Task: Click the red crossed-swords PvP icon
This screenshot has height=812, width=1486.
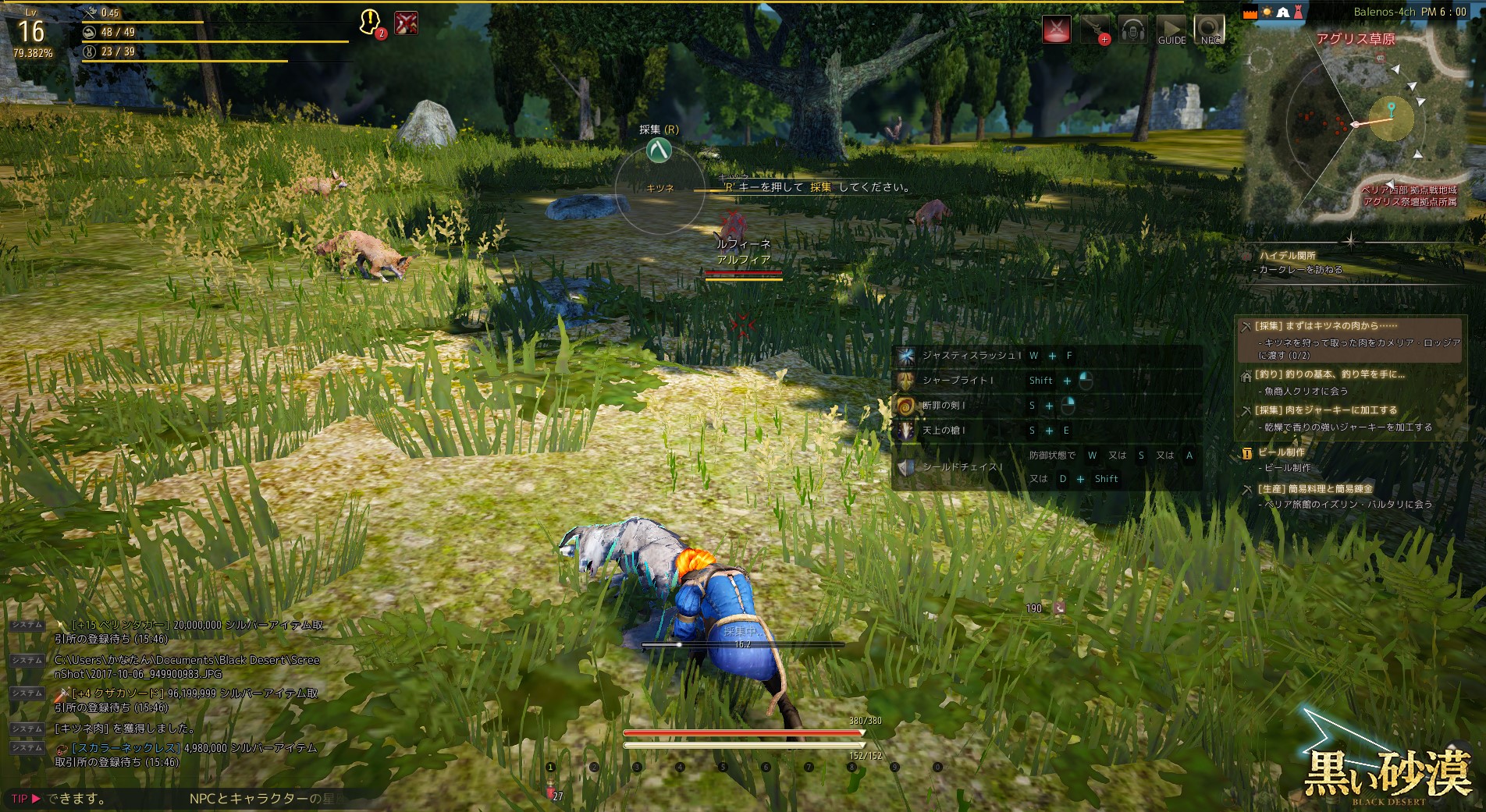Action: [1057, 30]
